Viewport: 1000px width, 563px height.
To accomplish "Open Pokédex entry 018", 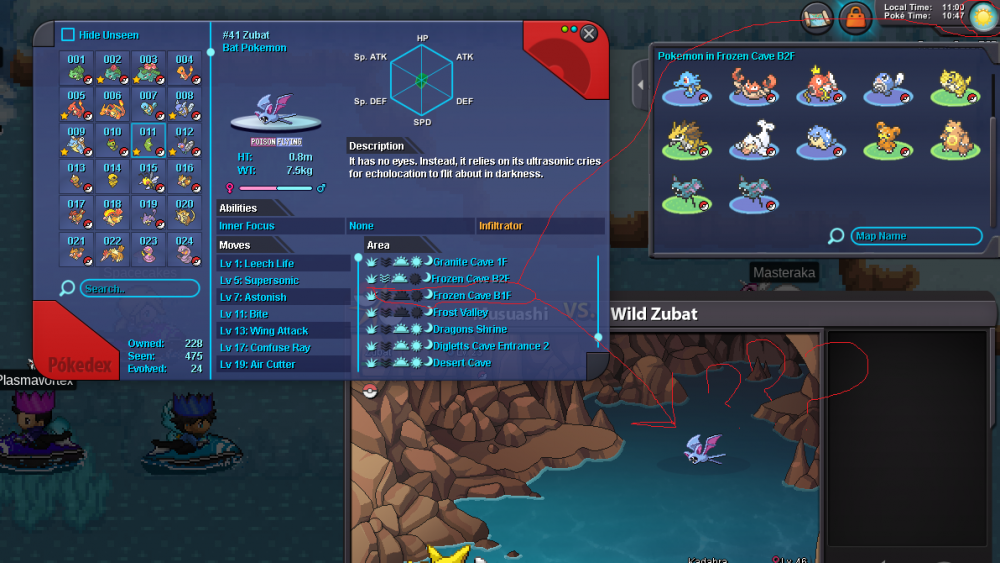I will tap(112, 212).
